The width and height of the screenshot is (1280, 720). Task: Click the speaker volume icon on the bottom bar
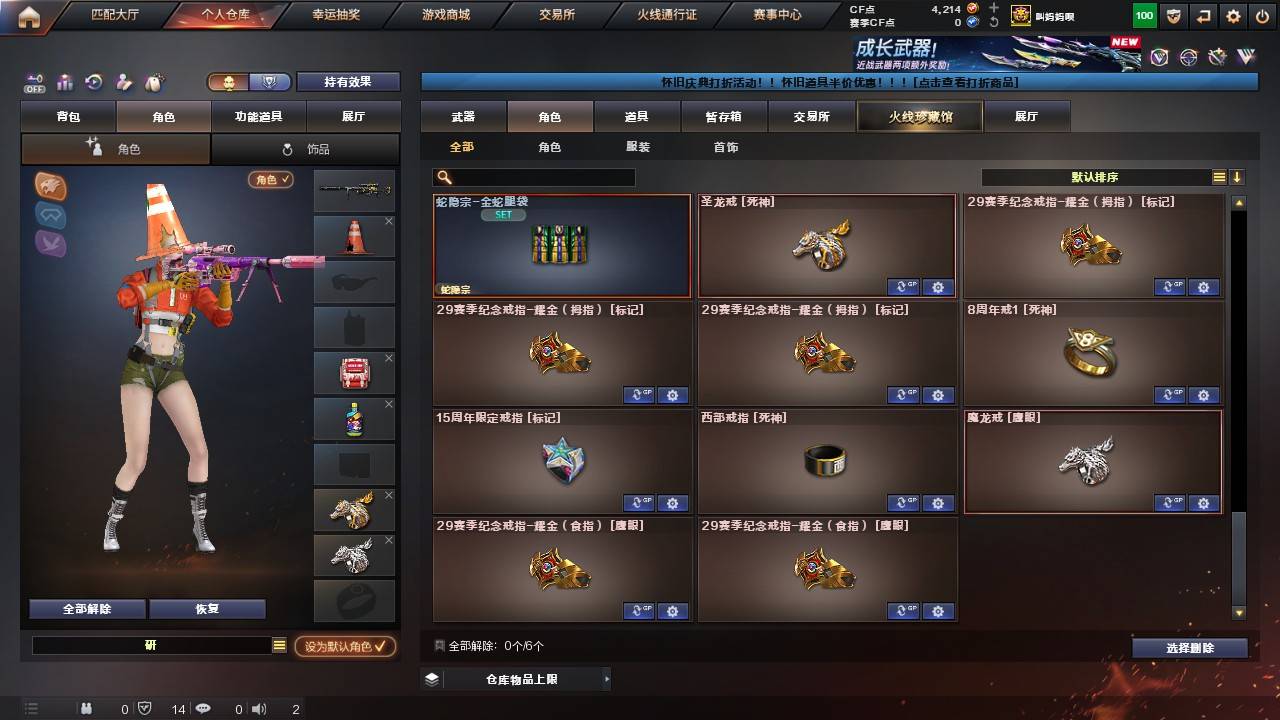click(258, 709)
